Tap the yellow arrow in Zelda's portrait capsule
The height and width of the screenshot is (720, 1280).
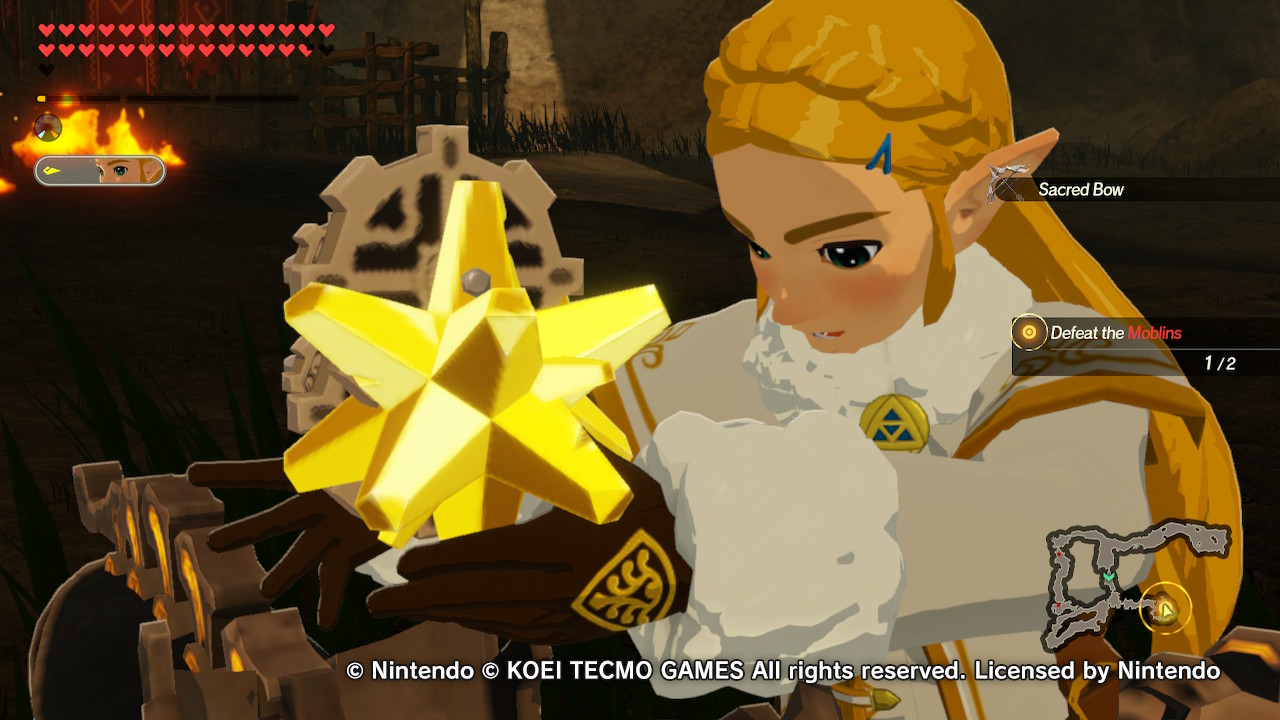[51, 169]
